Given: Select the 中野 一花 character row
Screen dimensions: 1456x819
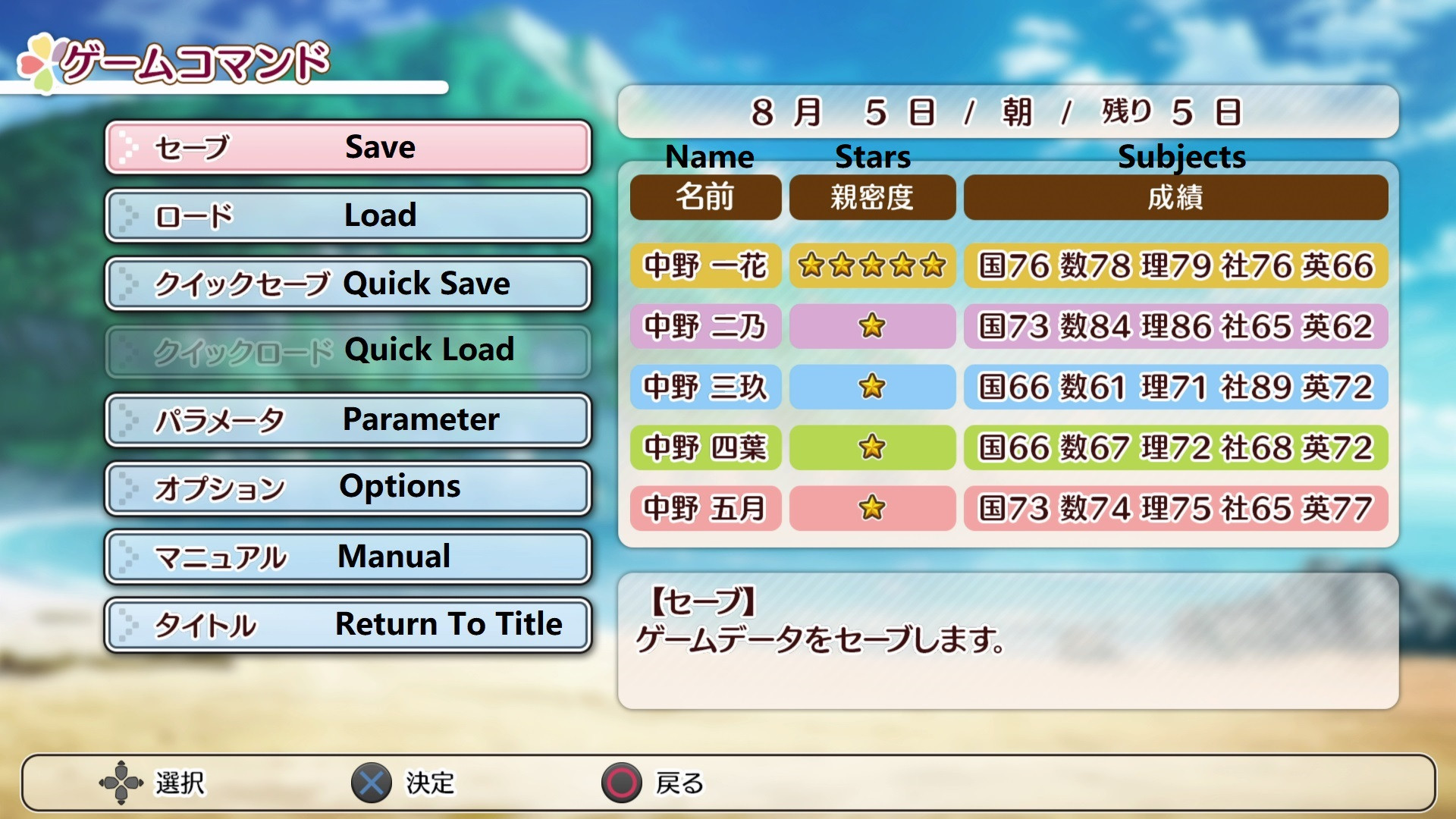Looking at the screenshot, I should pyautogui.click(x=705, y=266).
